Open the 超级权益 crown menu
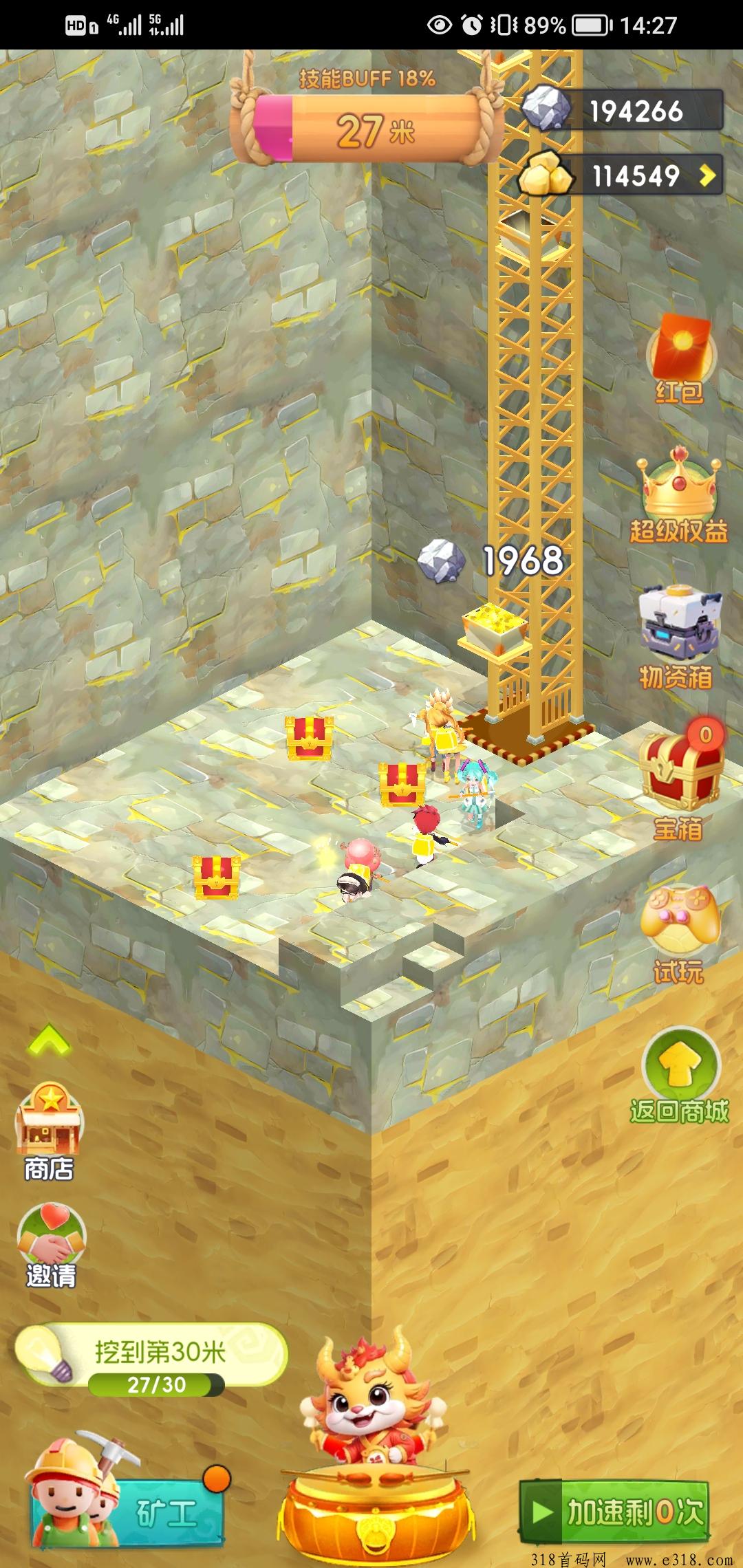 [x=680, y=494]
